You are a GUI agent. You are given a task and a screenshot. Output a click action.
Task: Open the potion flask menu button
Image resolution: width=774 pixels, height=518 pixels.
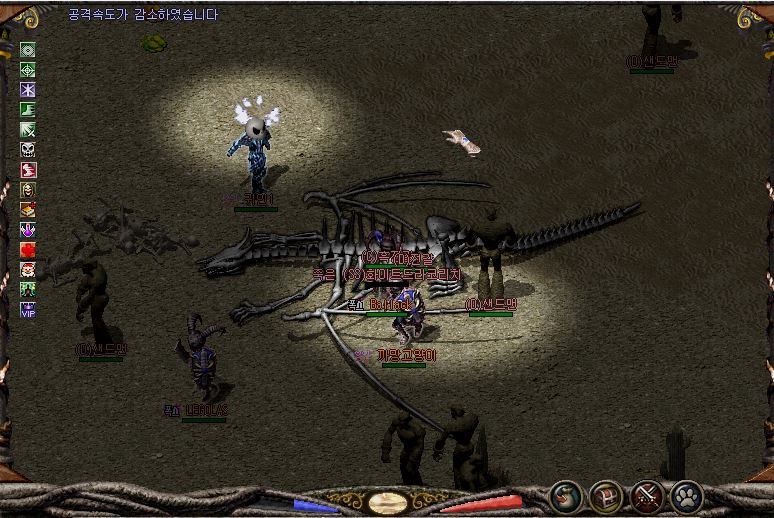click(x=566, y=496)
